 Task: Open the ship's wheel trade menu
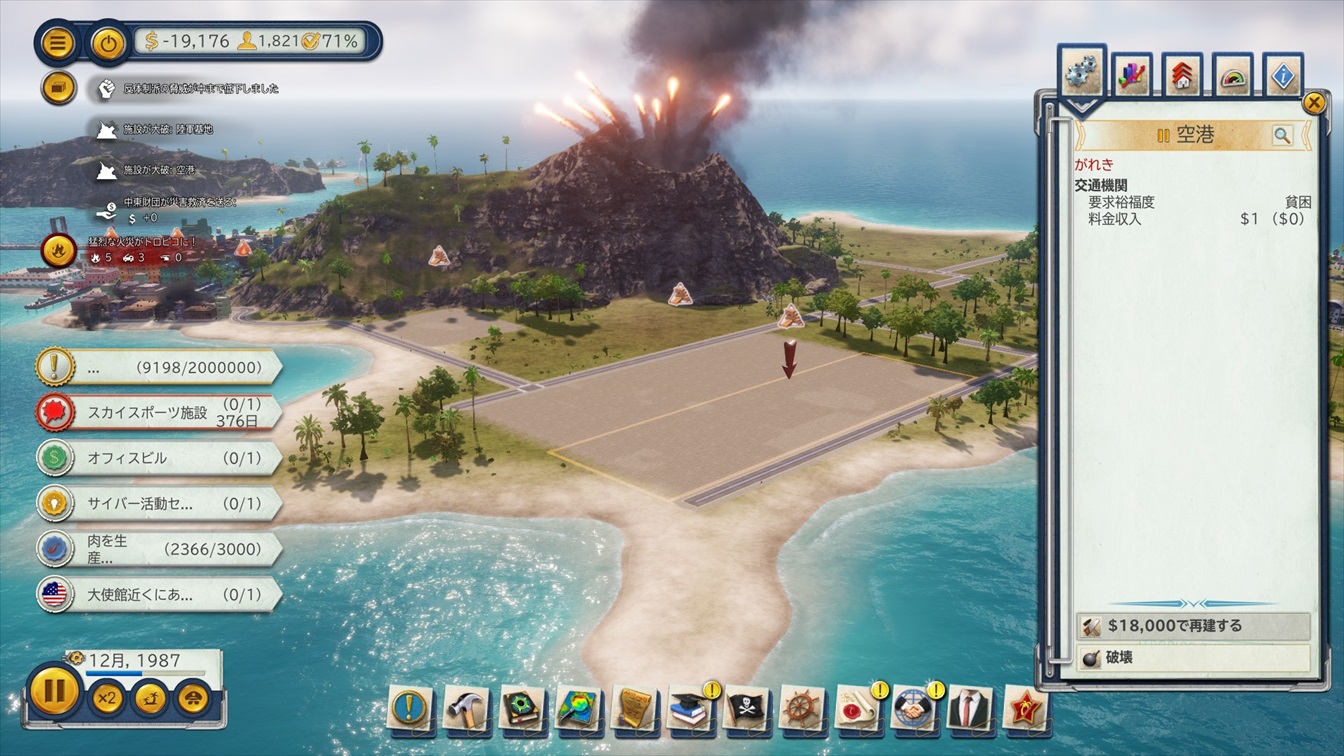click(x=801, y=706)
